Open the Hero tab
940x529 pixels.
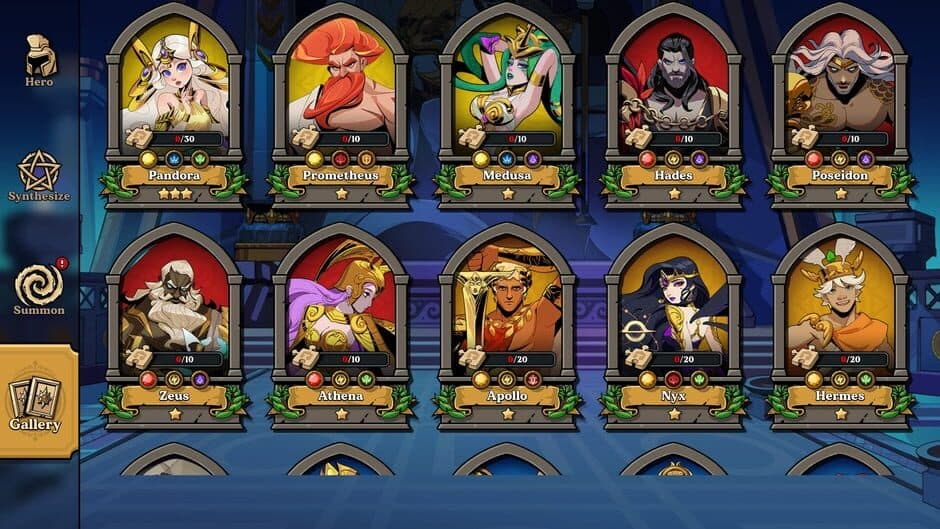[x=40, y=61]
